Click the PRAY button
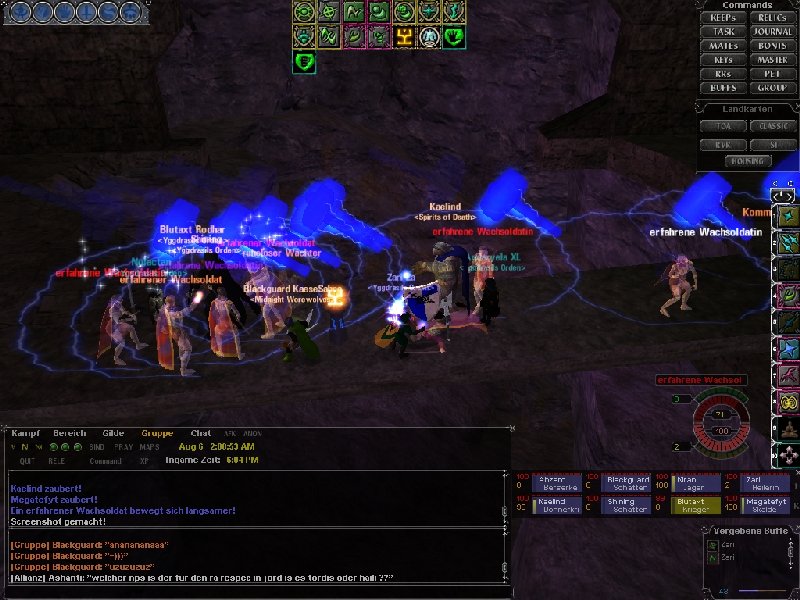Image resolution: width=800 pixels, height=600 pixels. point(123,446)
